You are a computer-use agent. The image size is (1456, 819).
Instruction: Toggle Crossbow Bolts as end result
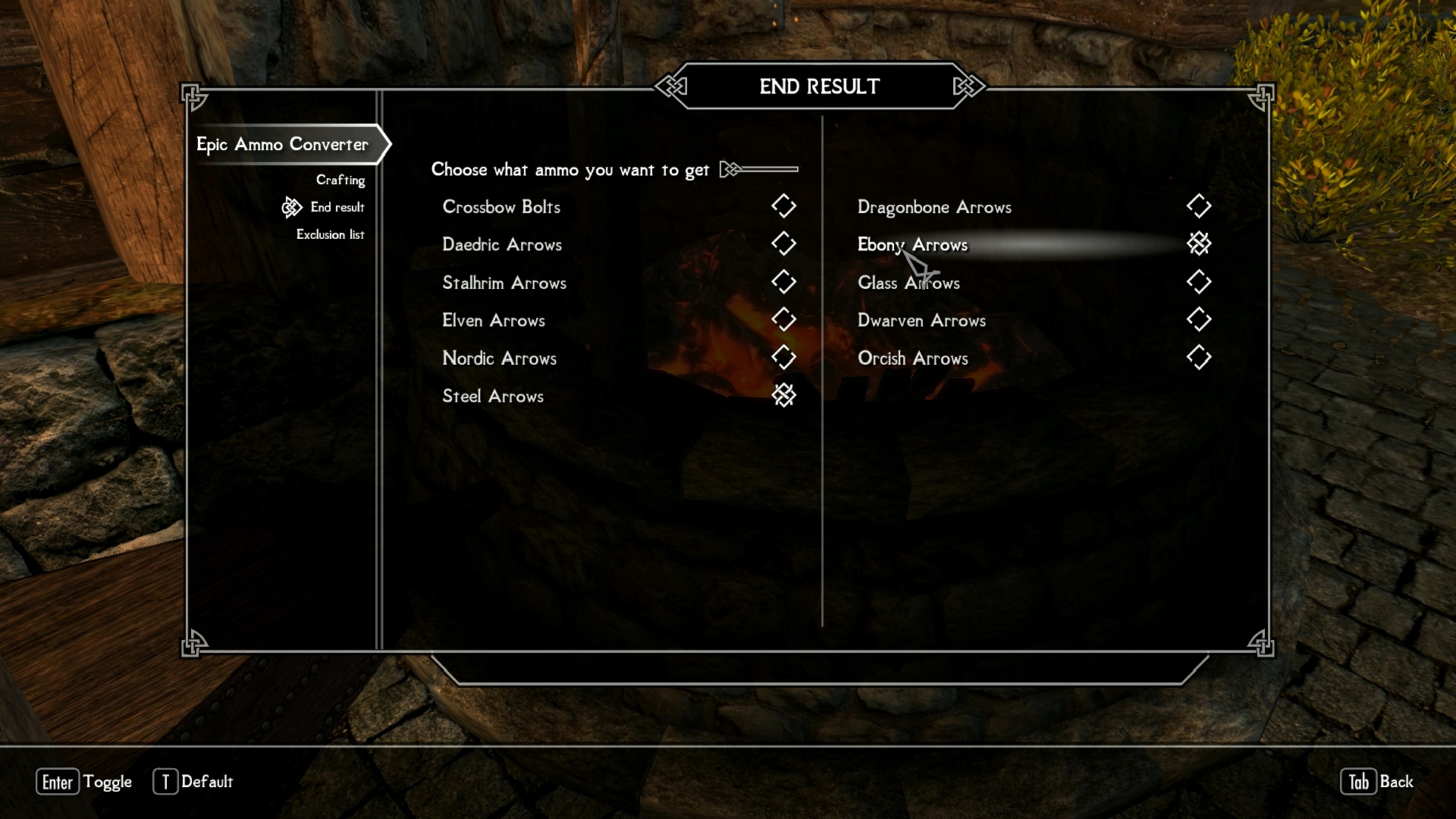(783, 206)
